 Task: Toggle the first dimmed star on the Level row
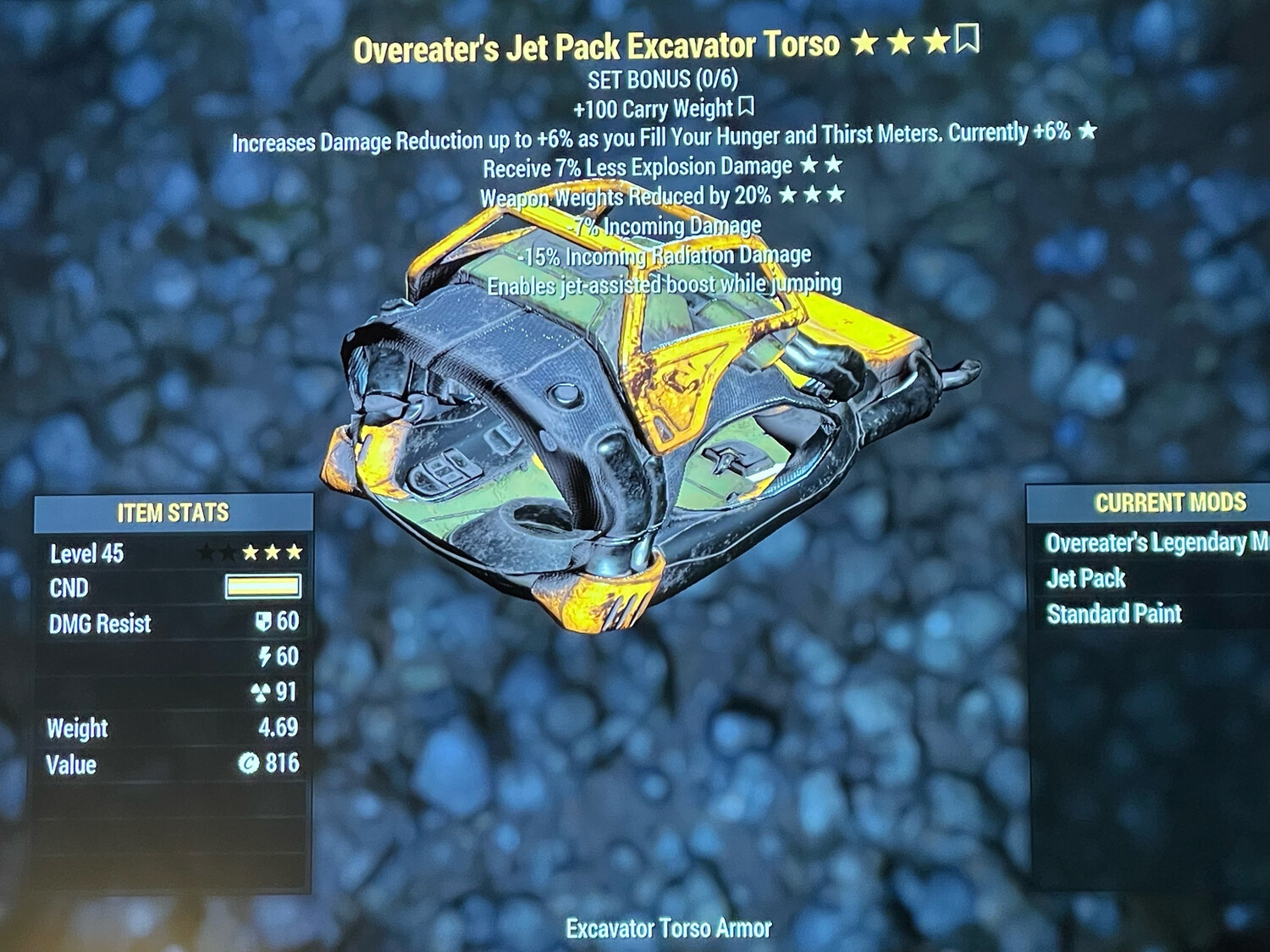206,552
